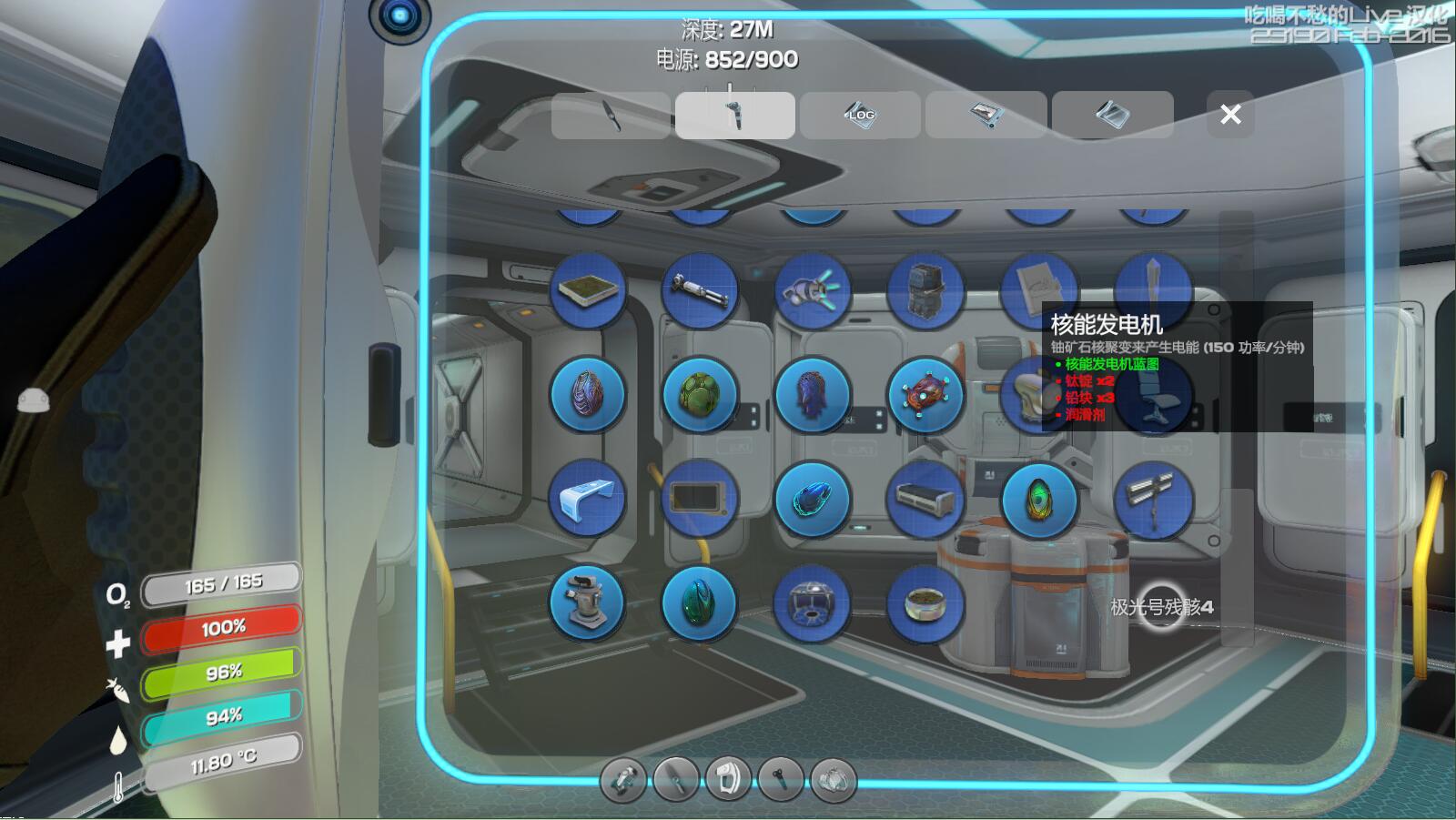Select the knife in the quick slot bar
1456x820 pixels.
(675, 780)
